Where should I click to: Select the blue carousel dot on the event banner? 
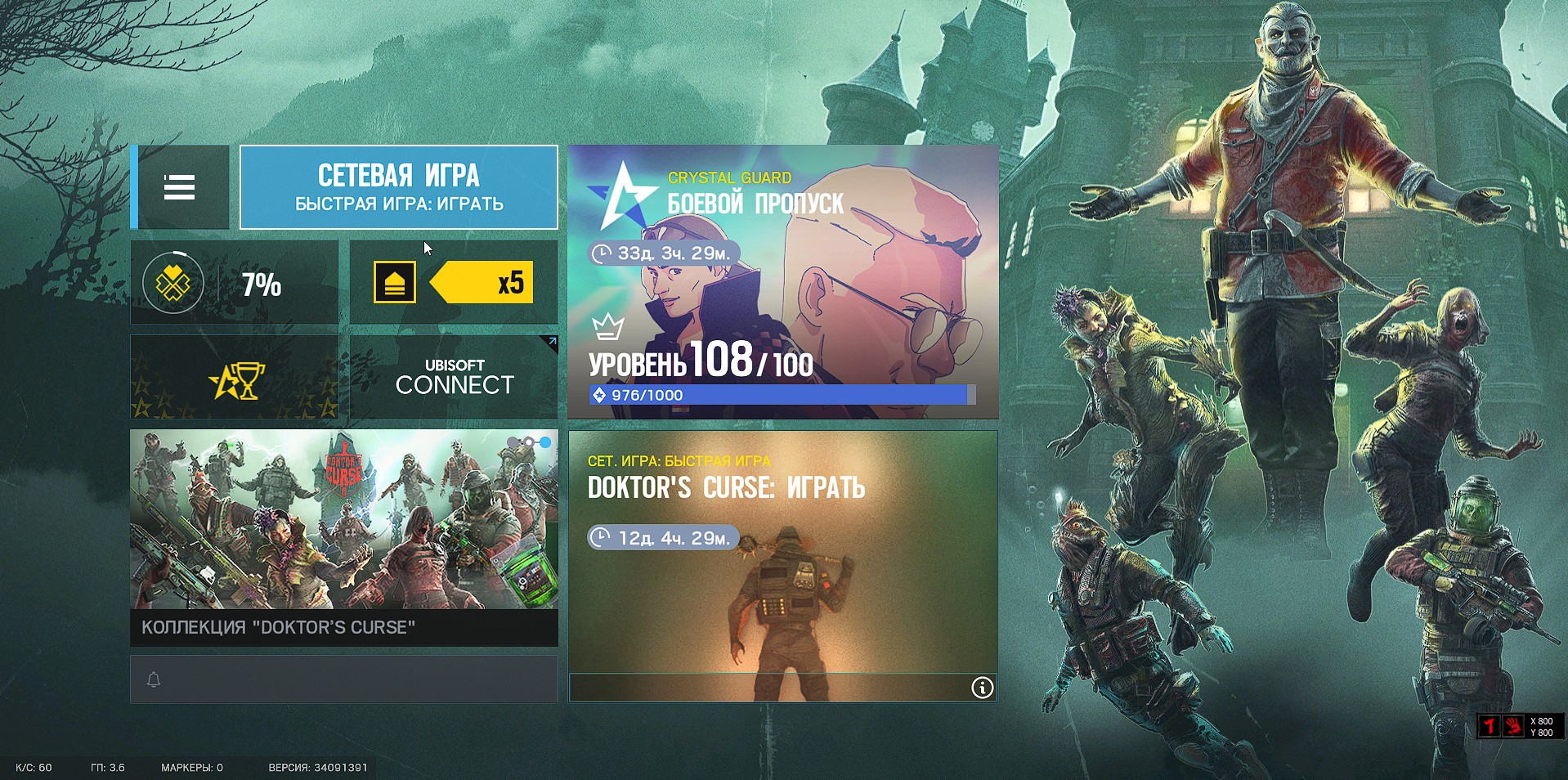point(545,442)
